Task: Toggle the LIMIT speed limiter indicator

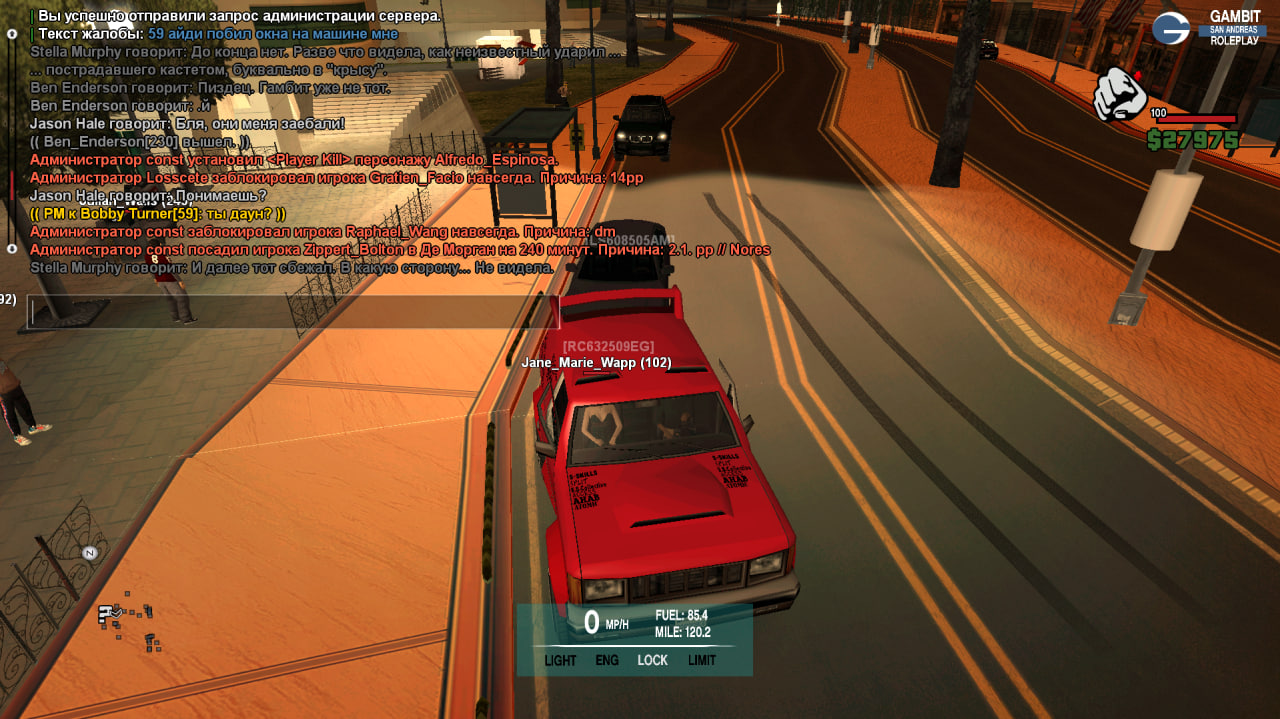Action: click(x=702, y=660)
